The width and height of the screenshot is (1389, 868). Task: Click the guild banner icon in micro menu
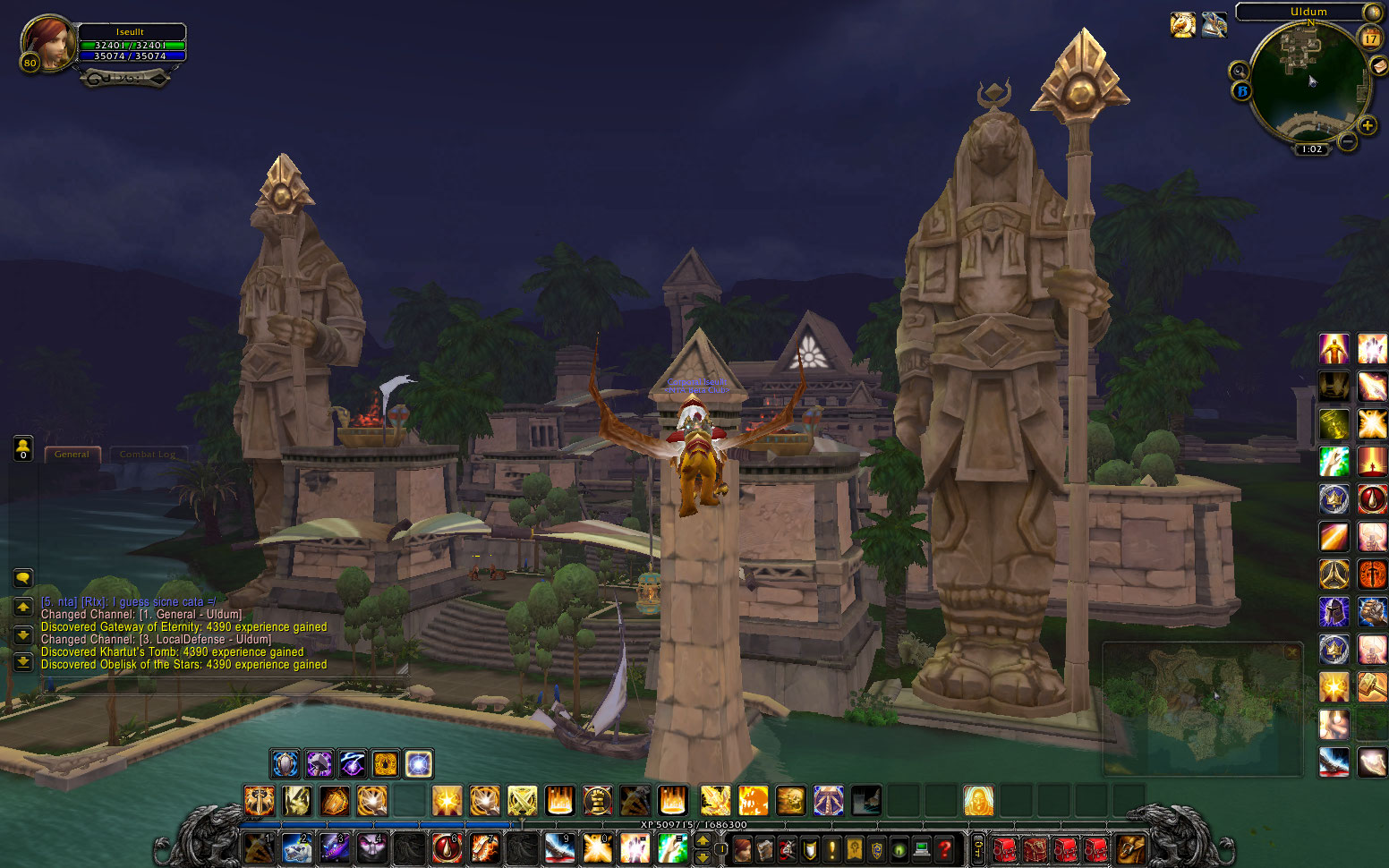854,848
